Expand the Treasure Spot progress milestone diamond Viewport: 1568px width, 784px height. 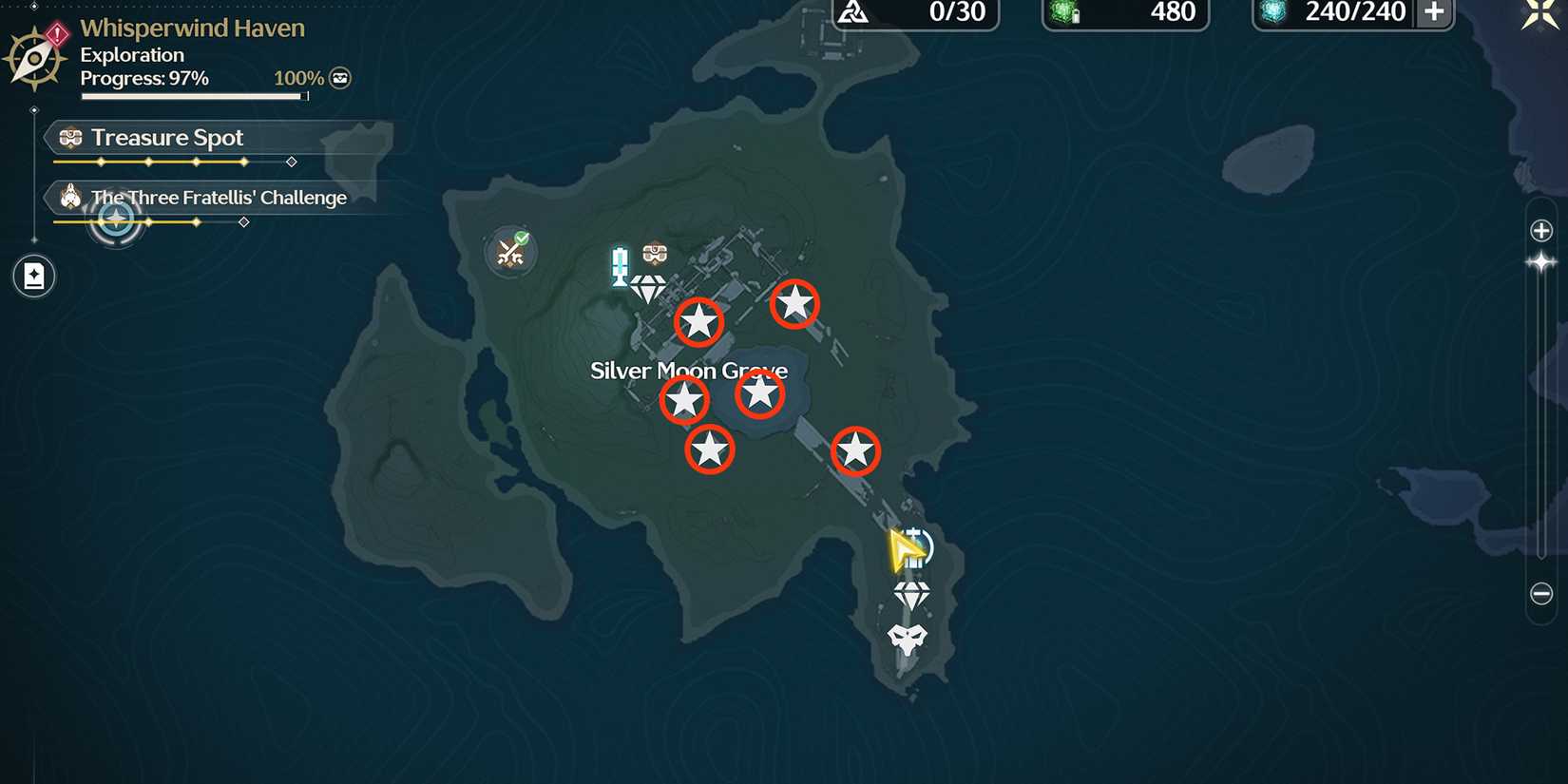pyautogui.click(x=292, y=162)
